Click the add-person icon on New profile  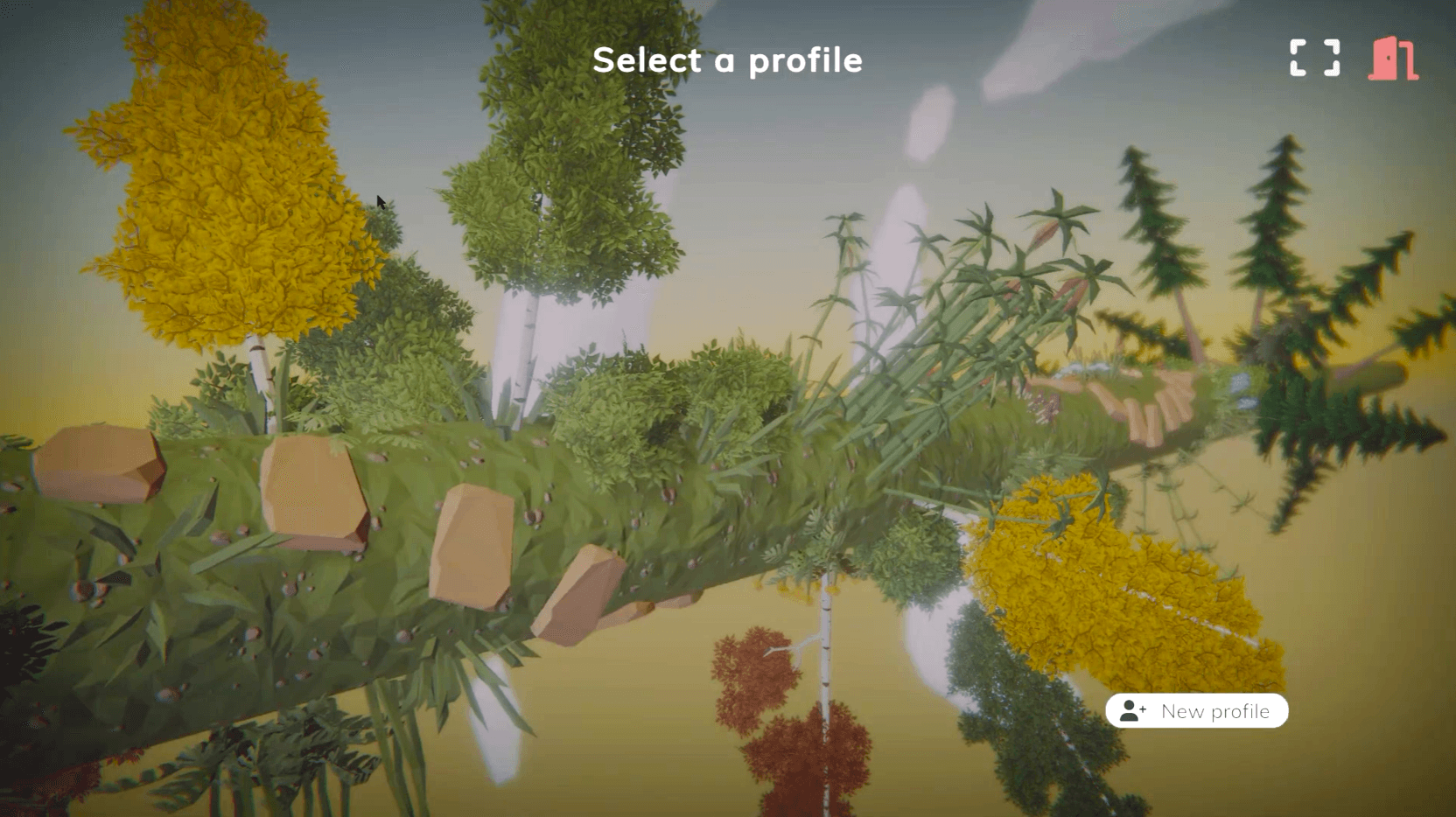[x=1132, y=711]
